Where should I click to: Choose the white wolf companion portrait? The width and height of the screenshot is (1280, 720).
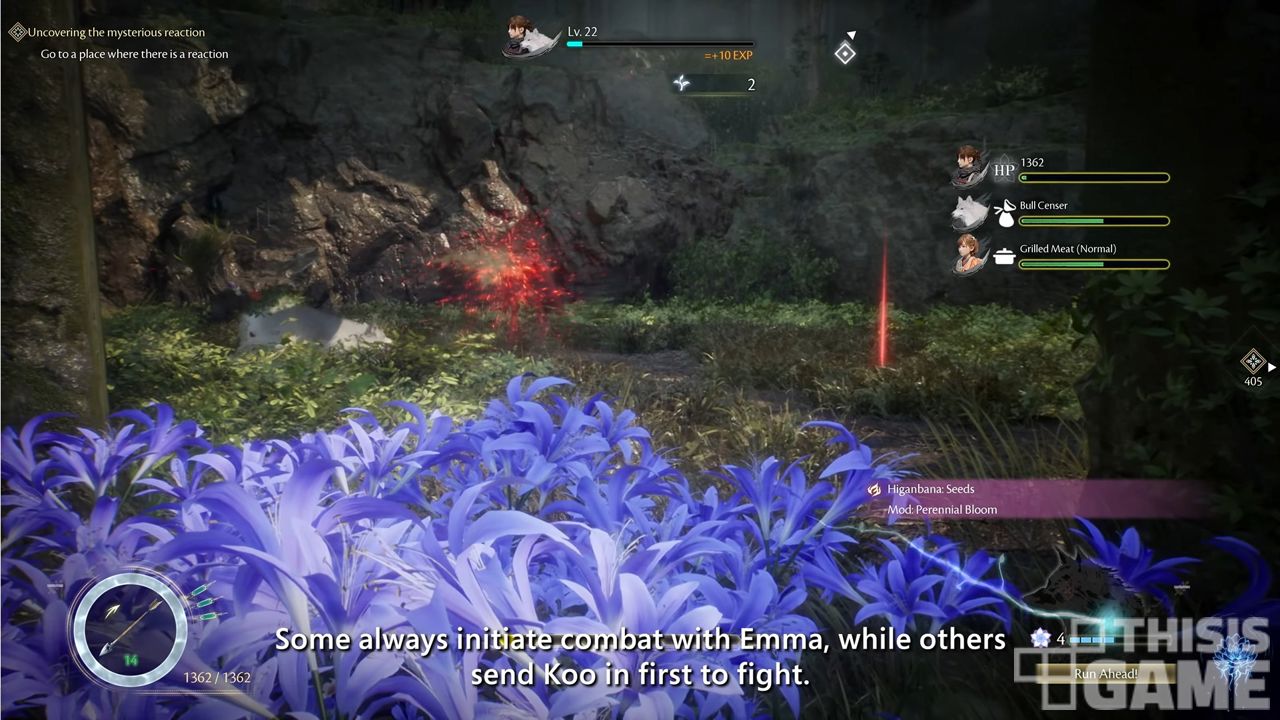point(967,212)
